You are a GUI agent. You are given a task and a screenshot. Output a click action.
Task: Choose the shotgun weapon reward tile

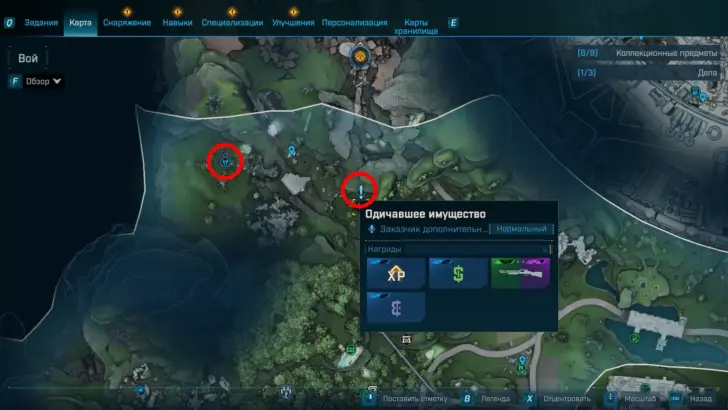click(520, 273)
